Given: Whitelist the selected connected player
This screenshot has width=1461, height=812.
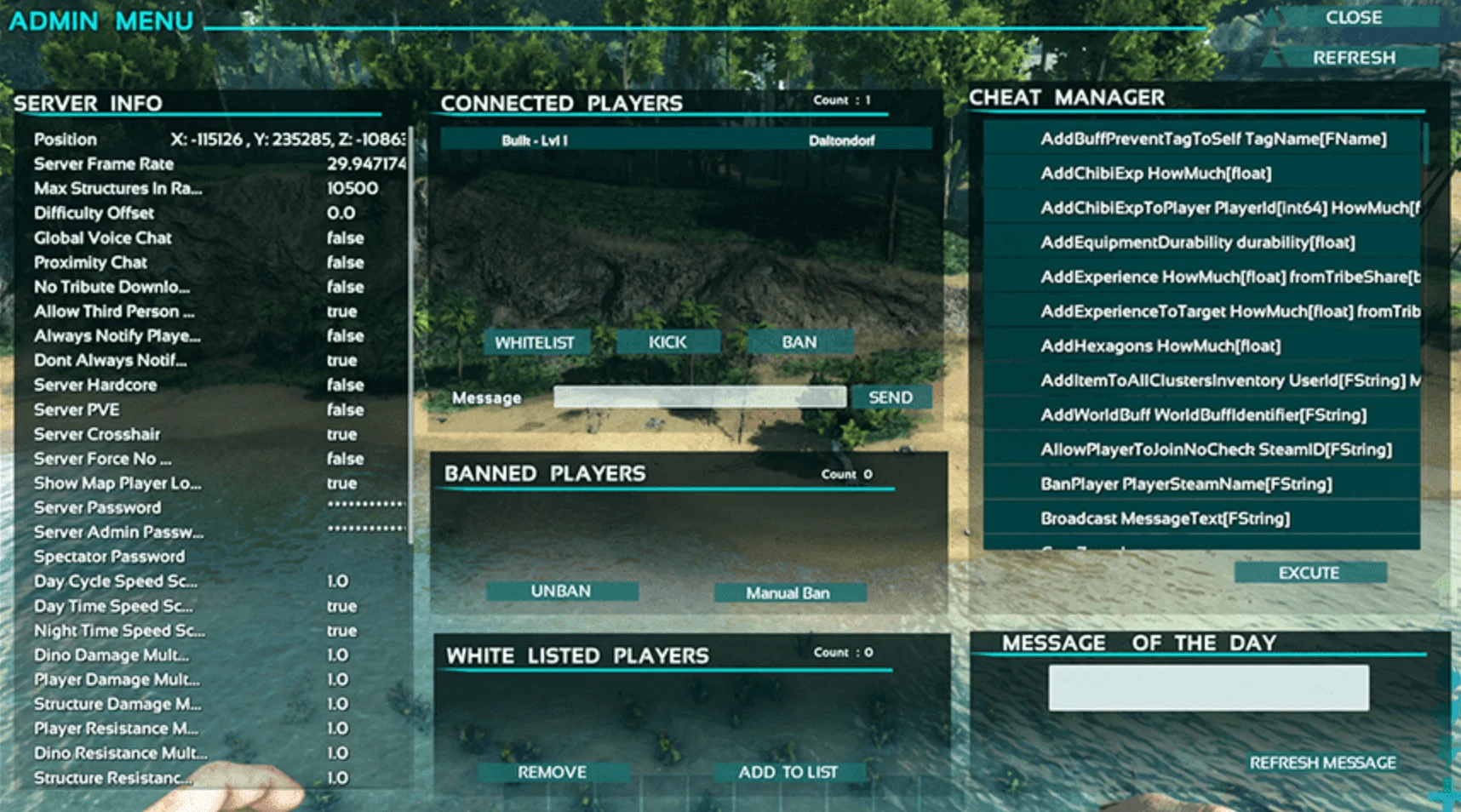Looking at the screenshot, I should pyautogui.click(x=536, y=341).
